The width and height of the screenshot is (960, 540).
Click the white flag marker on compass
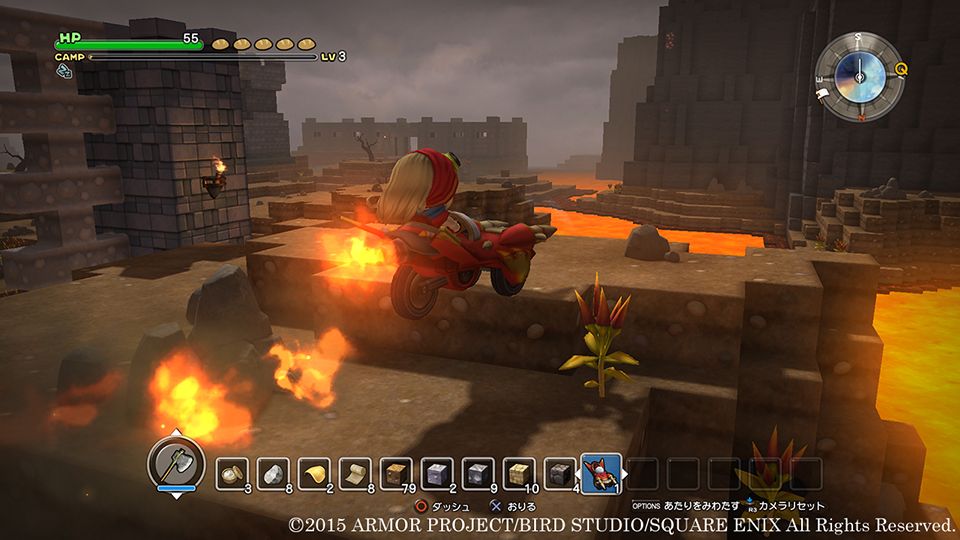click(x=825, y=94)
